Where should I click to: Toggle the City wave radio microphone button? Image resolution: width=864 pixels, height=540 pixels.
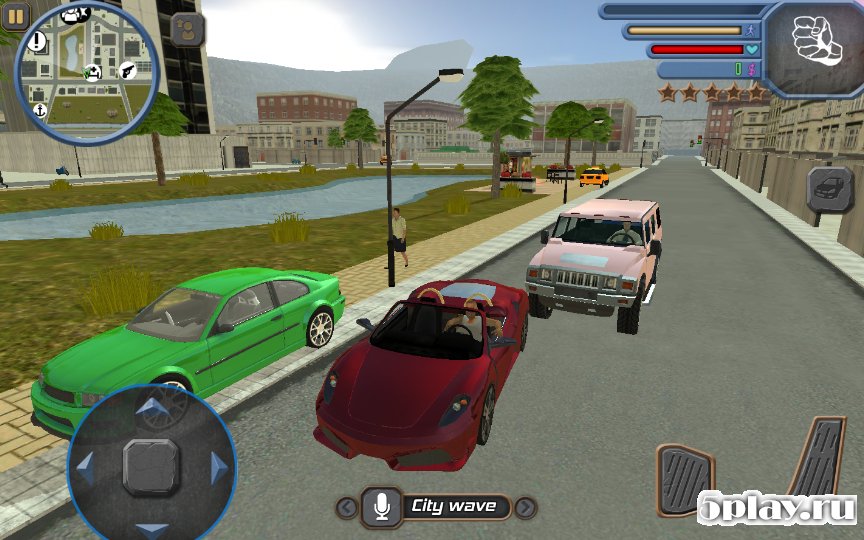tap(381, 507)
